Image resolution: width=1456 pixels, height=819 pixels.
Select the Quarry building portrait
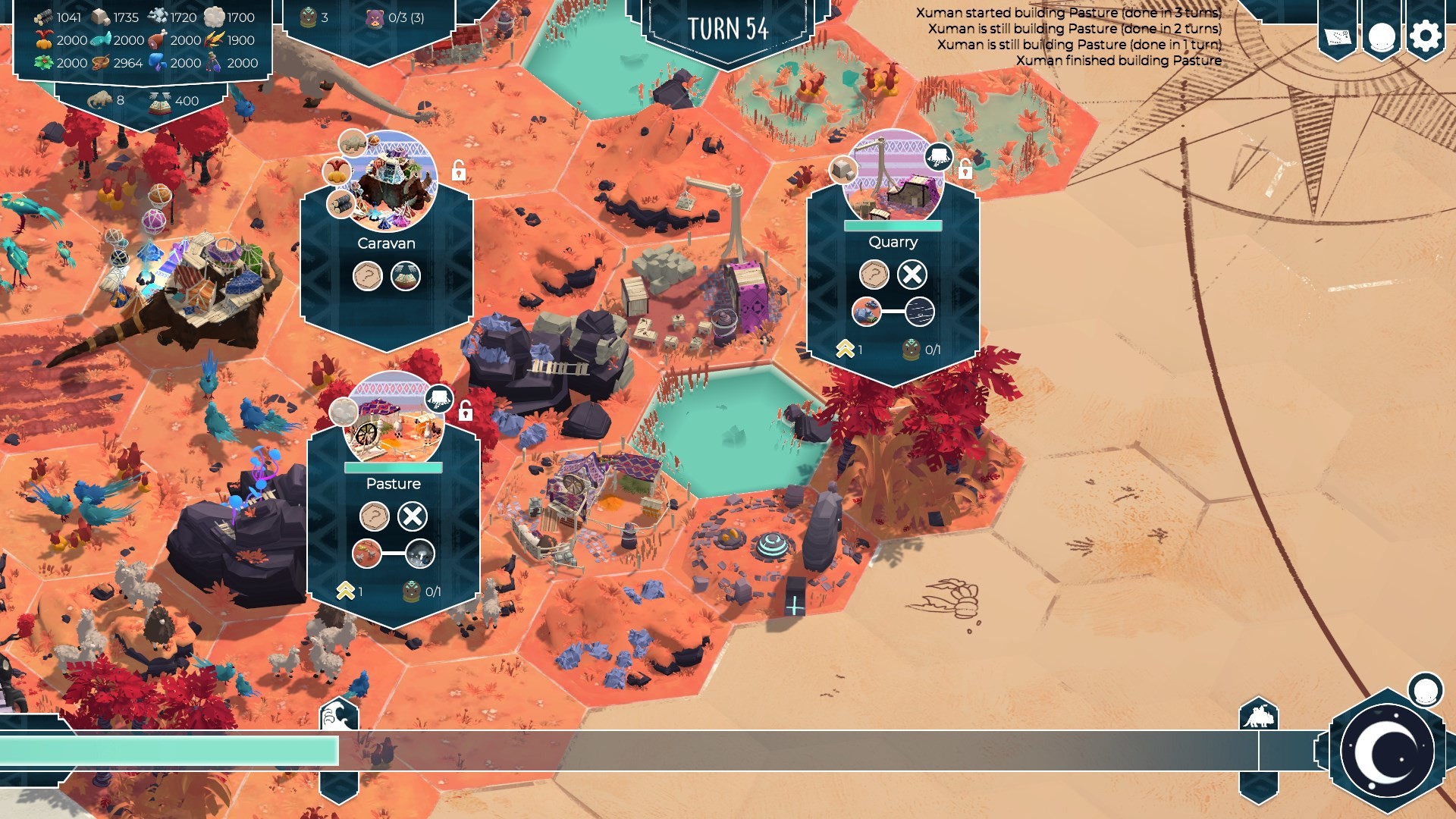pos(893,180)
